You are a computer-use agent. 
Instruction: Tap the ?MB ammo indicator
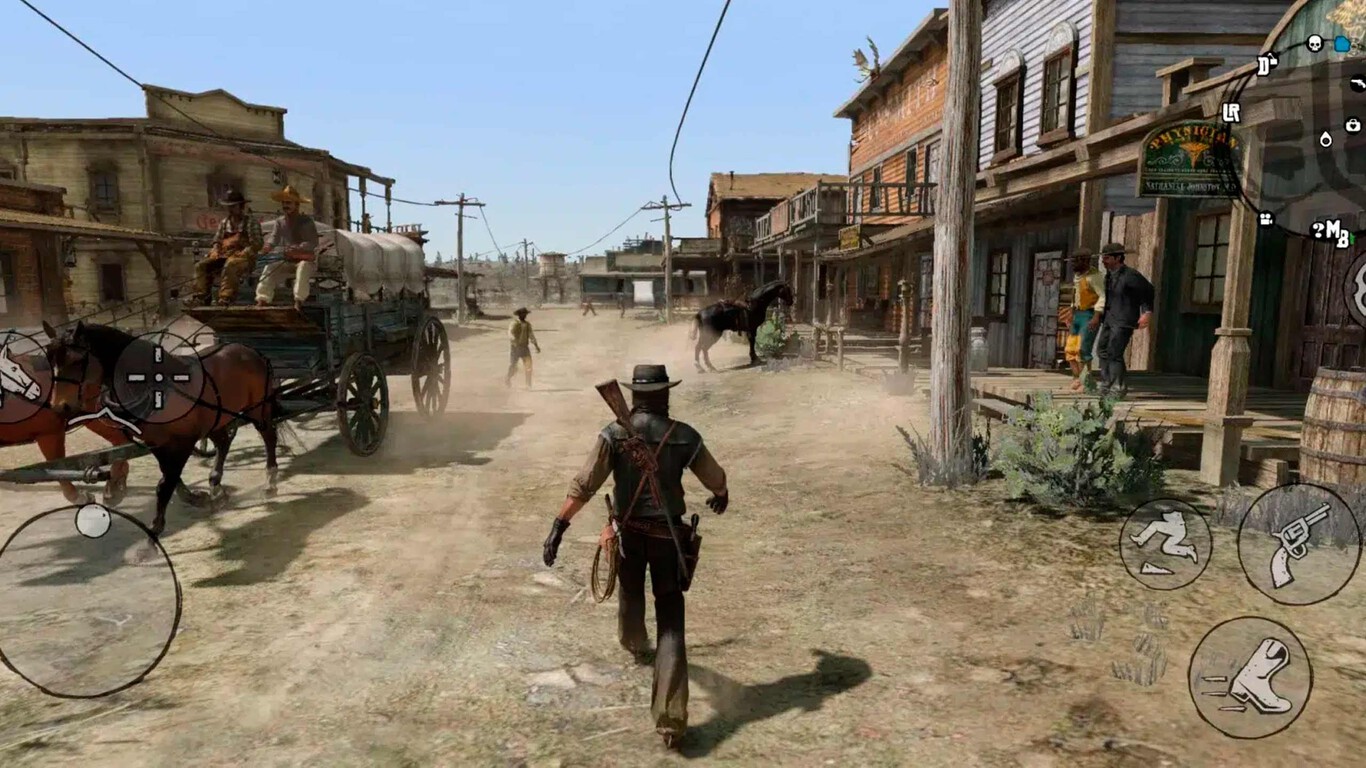click(1330, 230)
